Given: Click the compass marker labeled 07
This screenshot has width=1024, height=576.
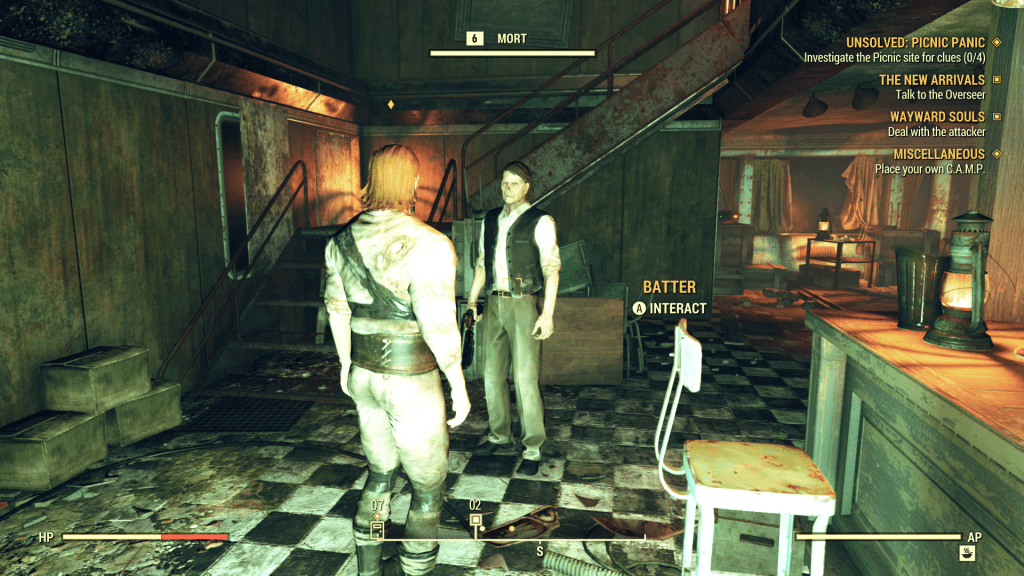Looking at the screenshot, I should click(378, 526).
